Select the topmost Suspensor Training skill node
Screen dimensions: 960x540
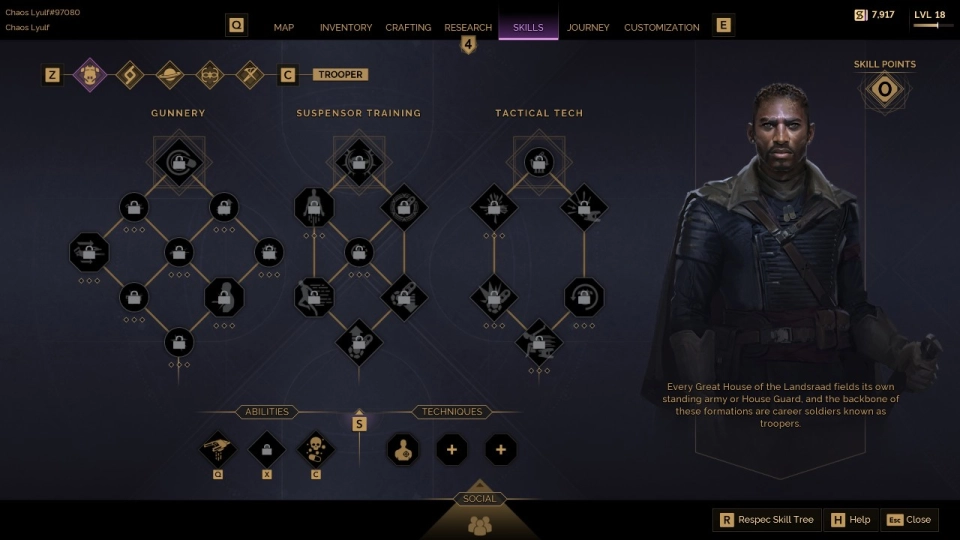pos(358,160)
